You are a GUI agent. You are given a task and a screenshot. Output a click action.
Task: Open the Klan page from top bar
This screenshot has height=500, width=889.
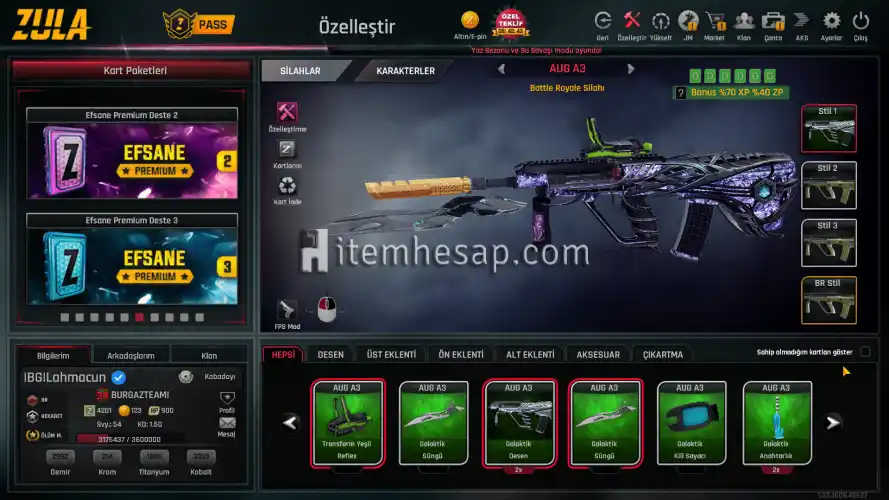[x=743, y=23]
